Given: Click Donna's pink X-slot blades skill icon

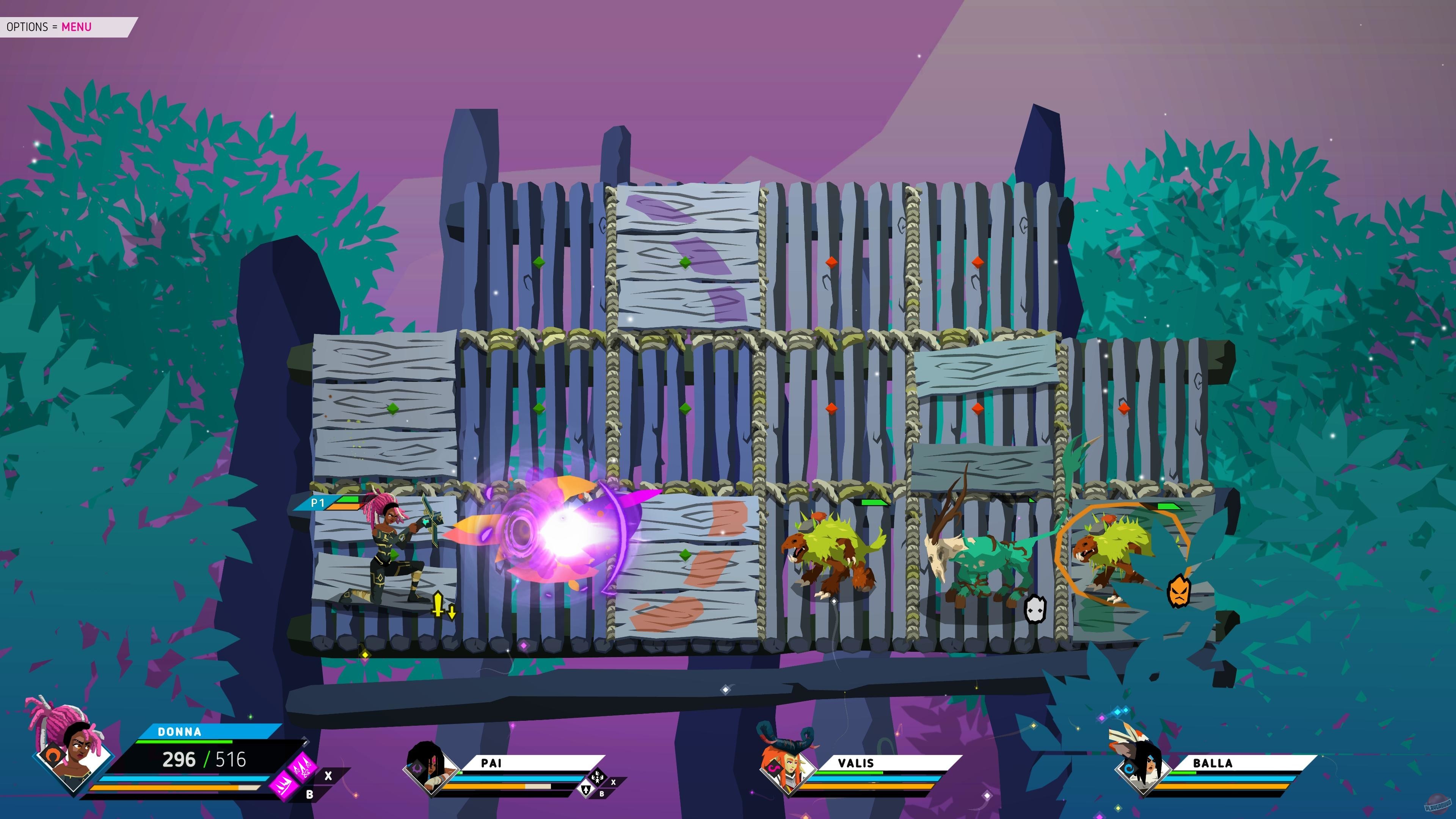Looking at the screenshot, I should click(x=303, y=766).
